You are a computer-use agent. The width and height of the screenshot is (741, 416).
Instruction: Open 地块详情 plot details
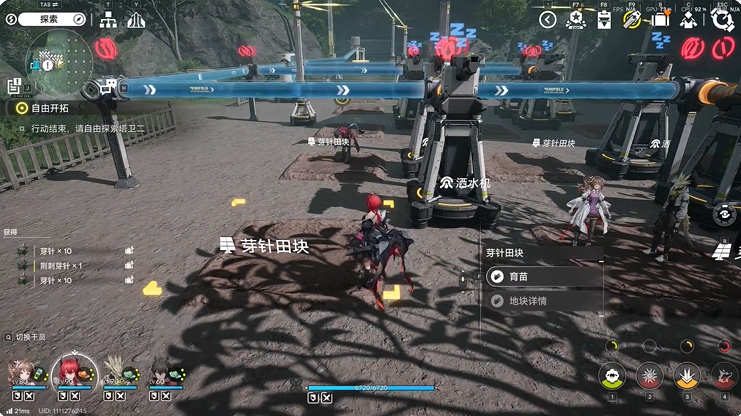pos(541,300)
